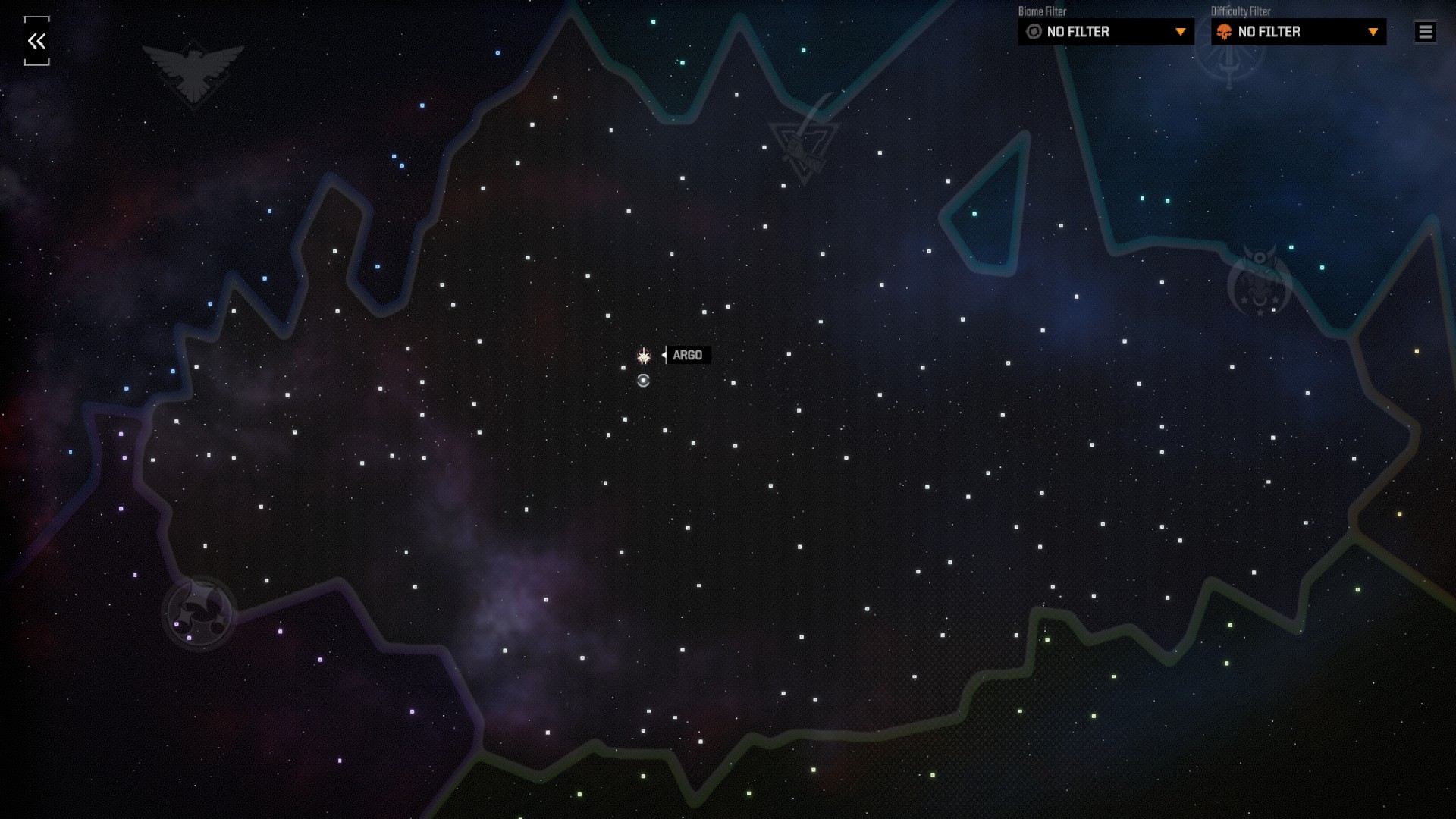Open the Difficulty Filter dropdown arrow

click(1373, 32)
